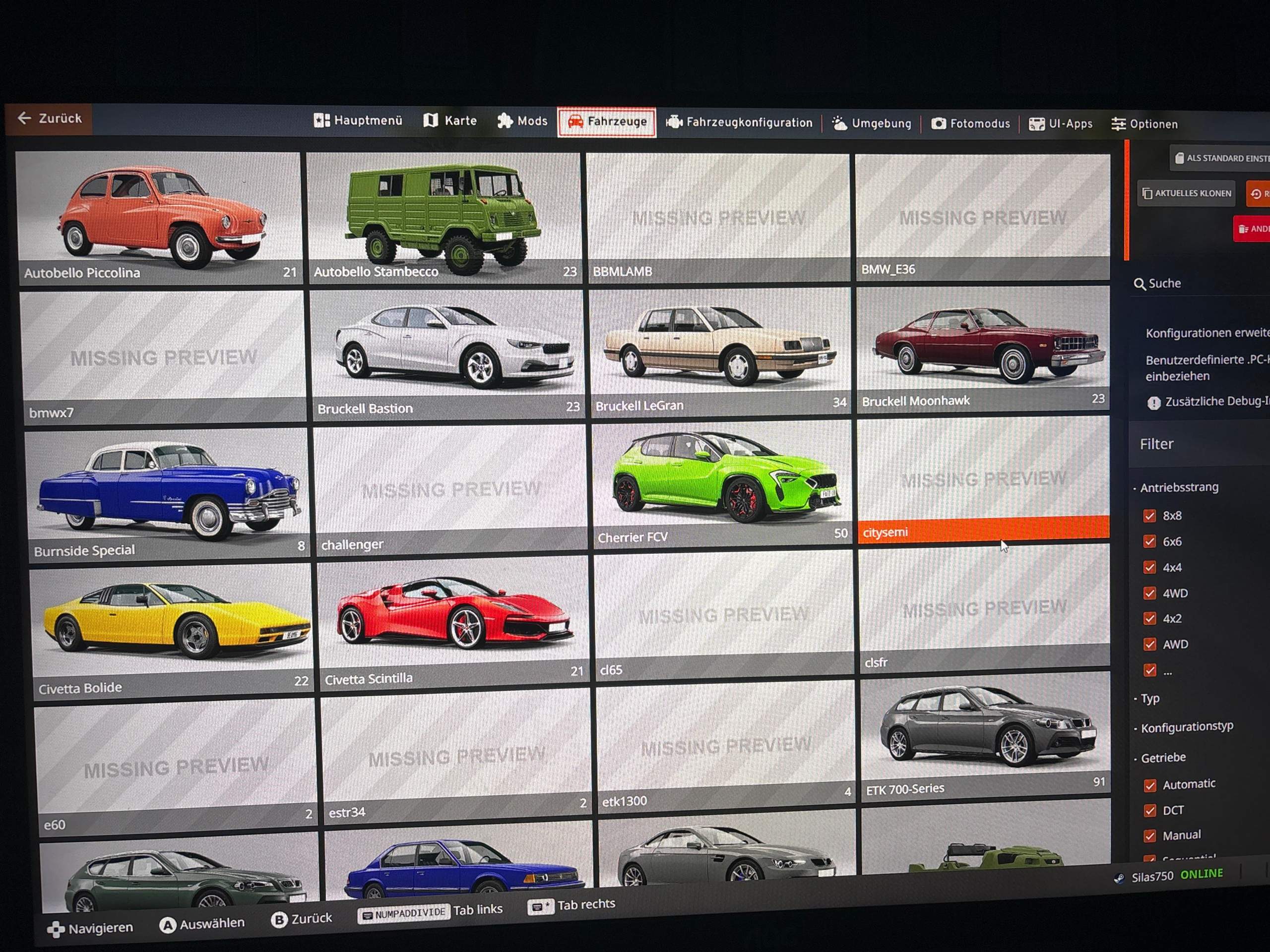Select the Fahrzeugkonfiguration icon

click(x=675, y=122)
